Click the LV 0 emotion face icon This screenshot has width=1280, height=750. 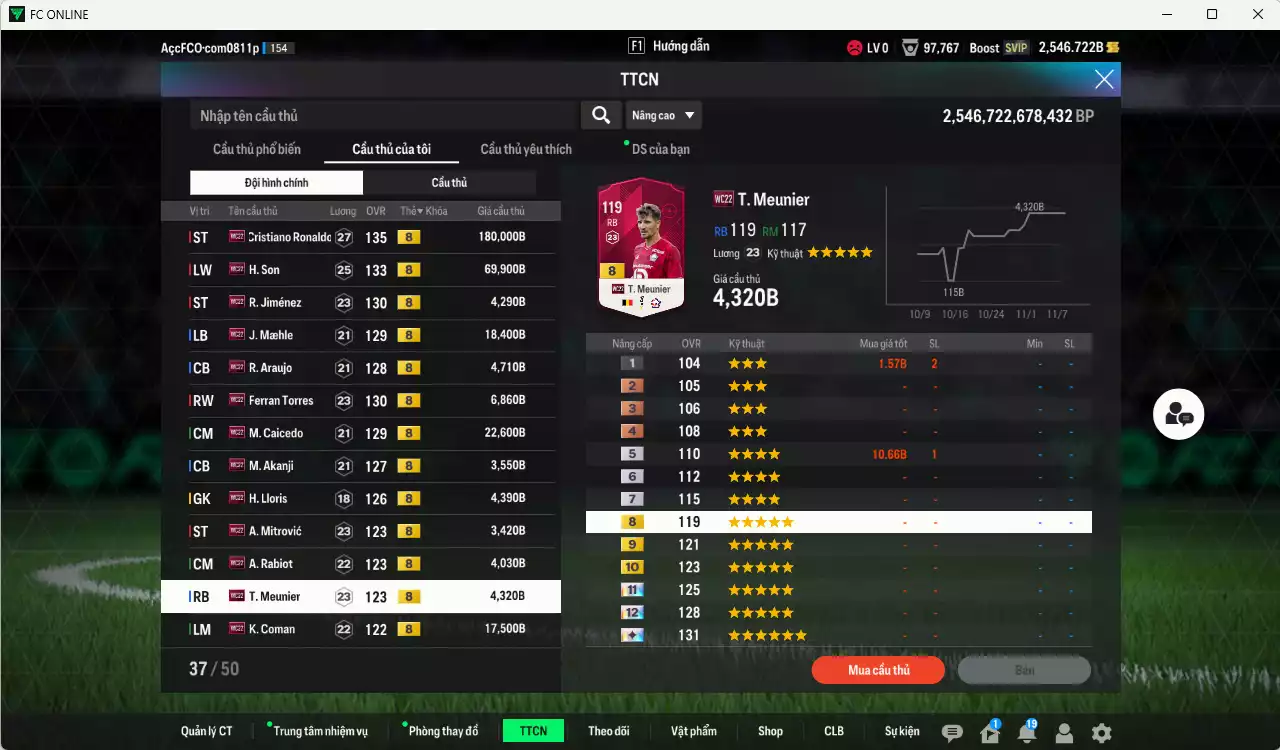855,46
